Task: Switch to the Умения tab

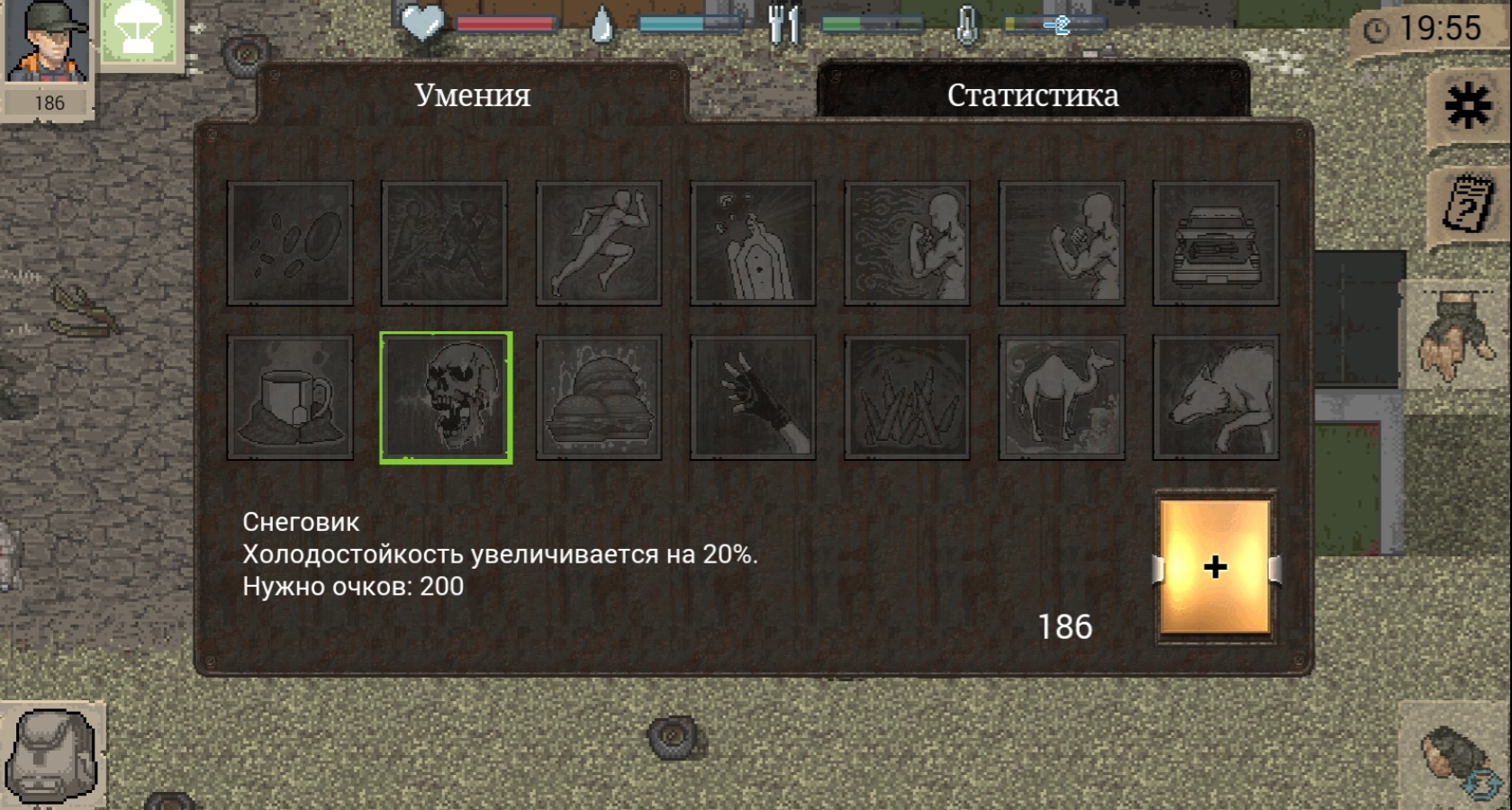Action: click(x=472, y=94)
